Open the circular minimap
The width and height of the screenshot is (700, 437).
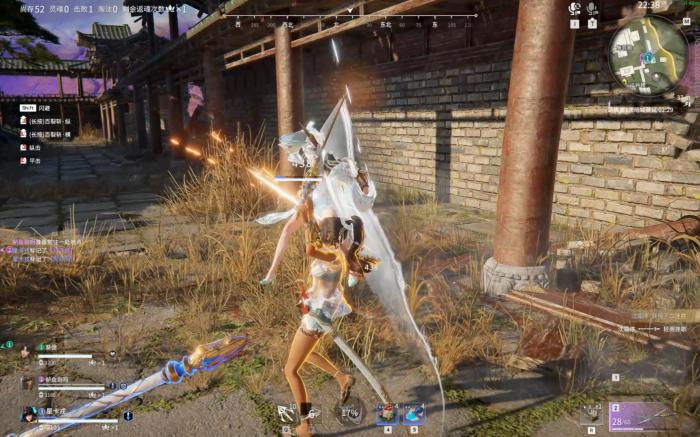[x=647, y=54]
